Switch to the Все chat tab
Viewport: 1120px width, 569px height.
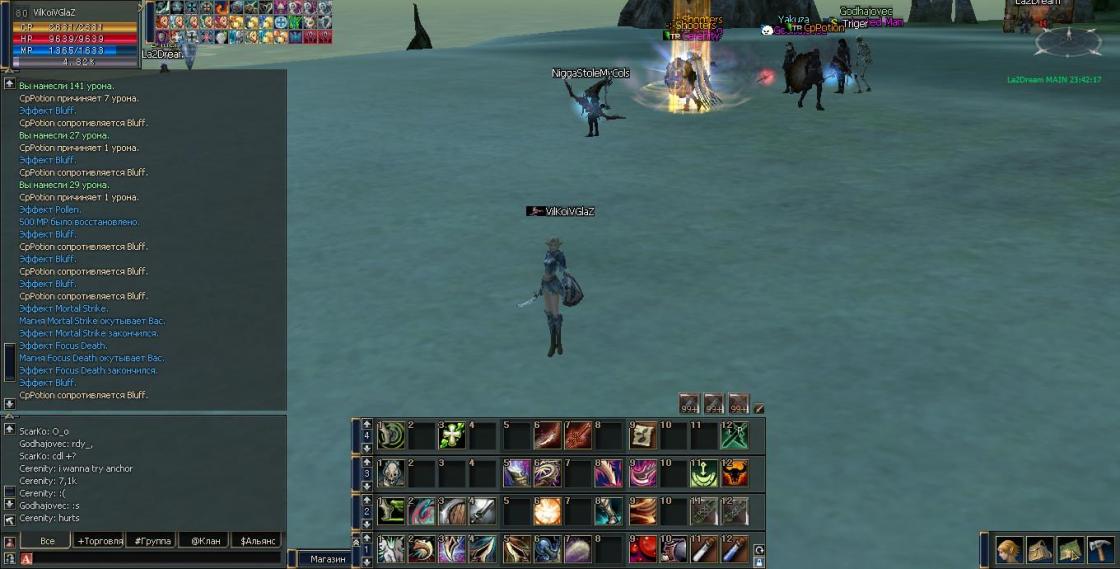coord(47,541)
